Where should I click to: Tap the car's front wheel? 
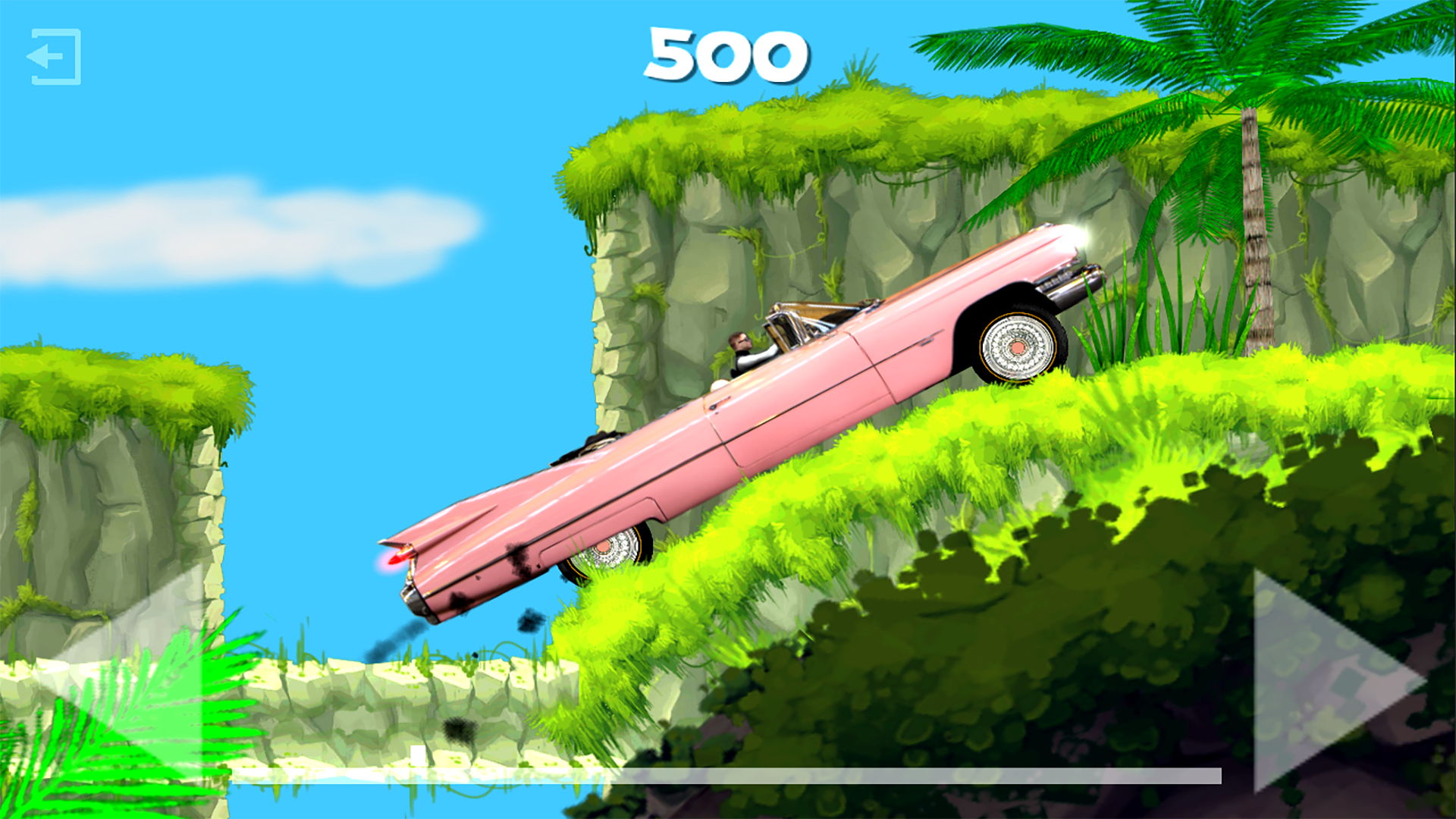[1016, 345]
